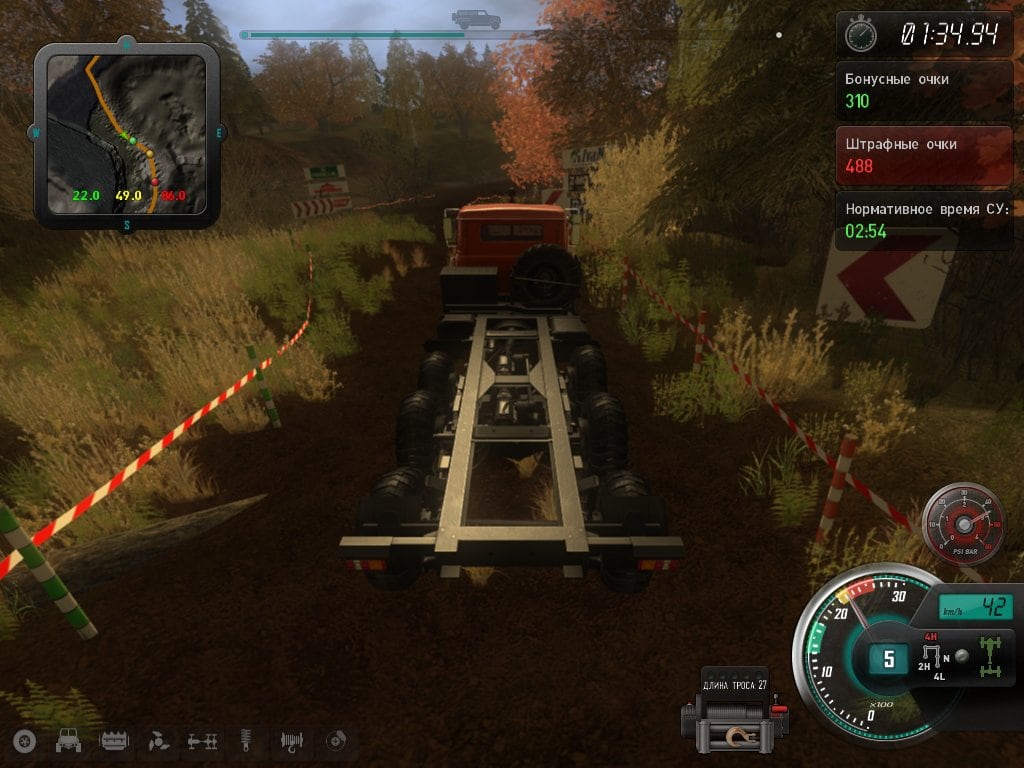The height and width of the screenshot is (768, 1024).
Task: Click the cooling fan icon
Action: coord(158,741)
